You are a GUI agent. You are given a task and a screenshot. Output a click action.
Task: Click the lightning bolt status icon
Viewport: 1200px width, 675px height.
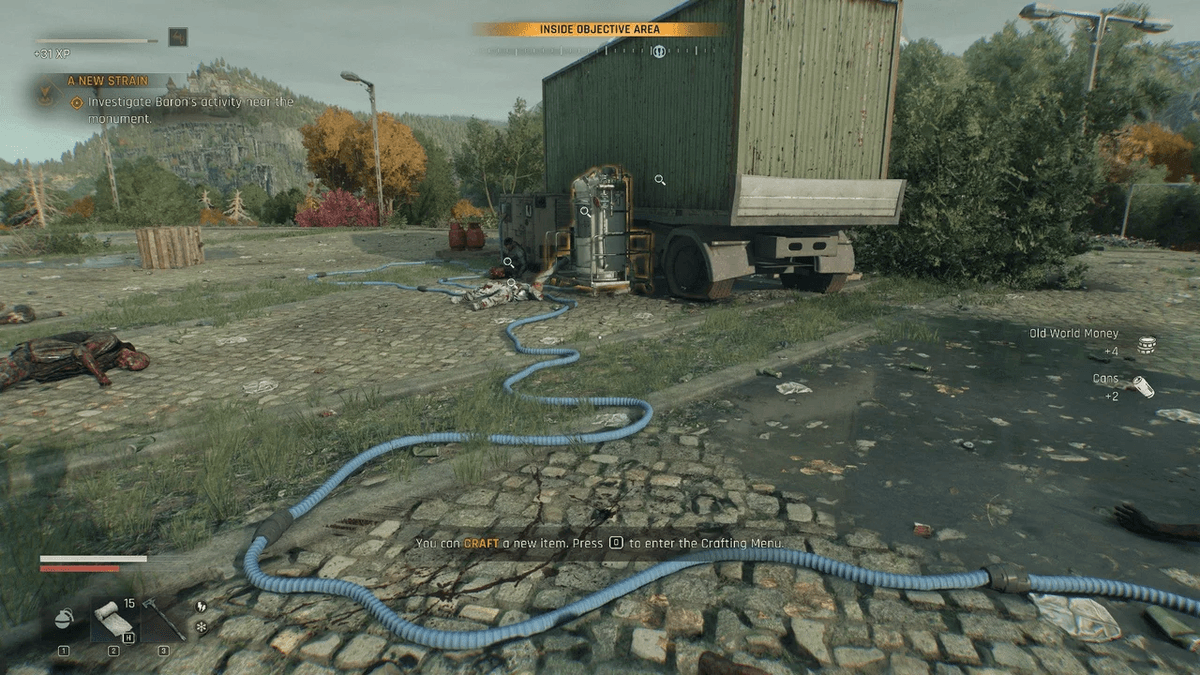point(200,606)
